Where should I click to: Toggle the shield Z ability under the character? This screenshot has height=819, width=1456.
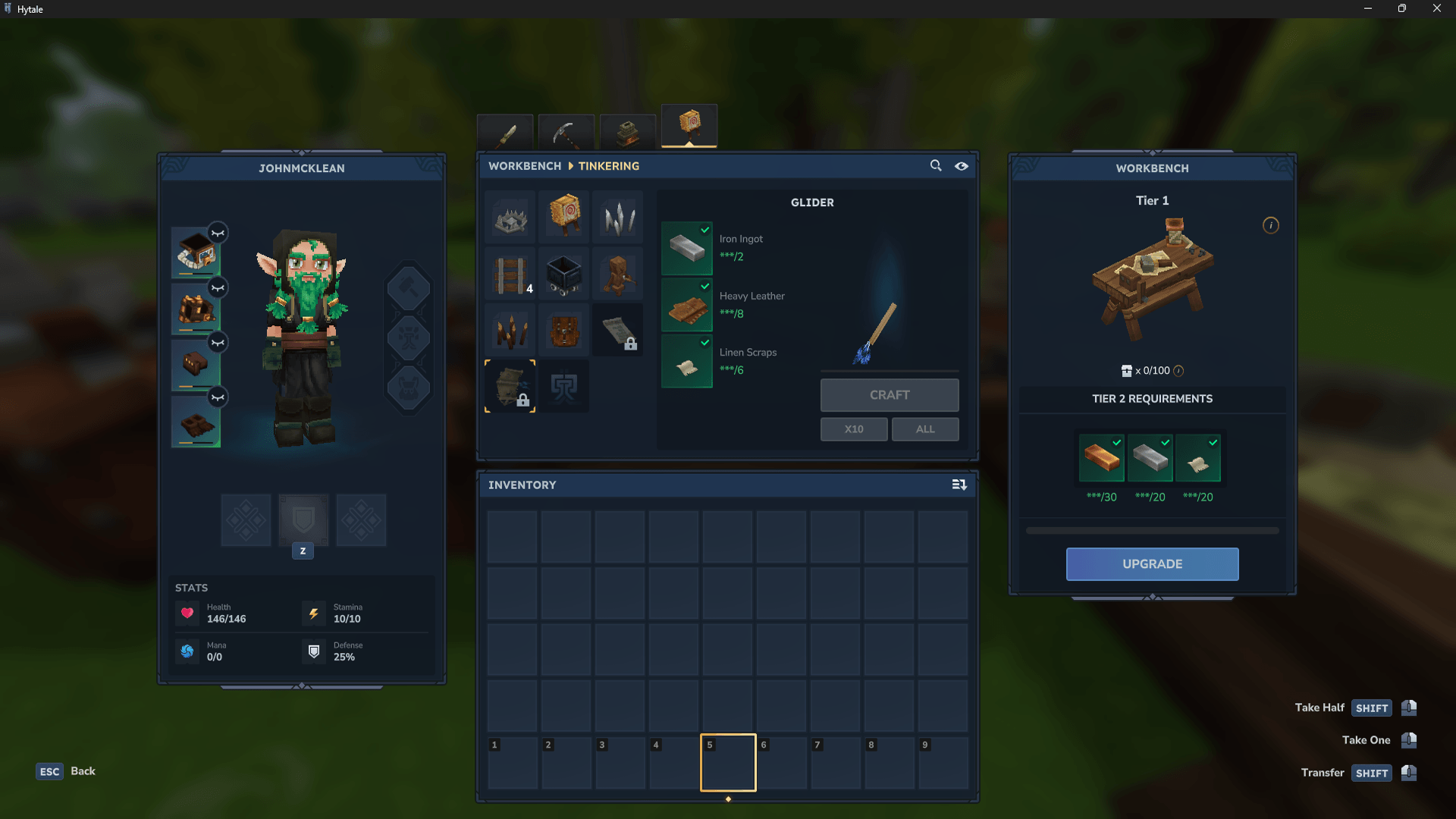(x=303, y=520)
